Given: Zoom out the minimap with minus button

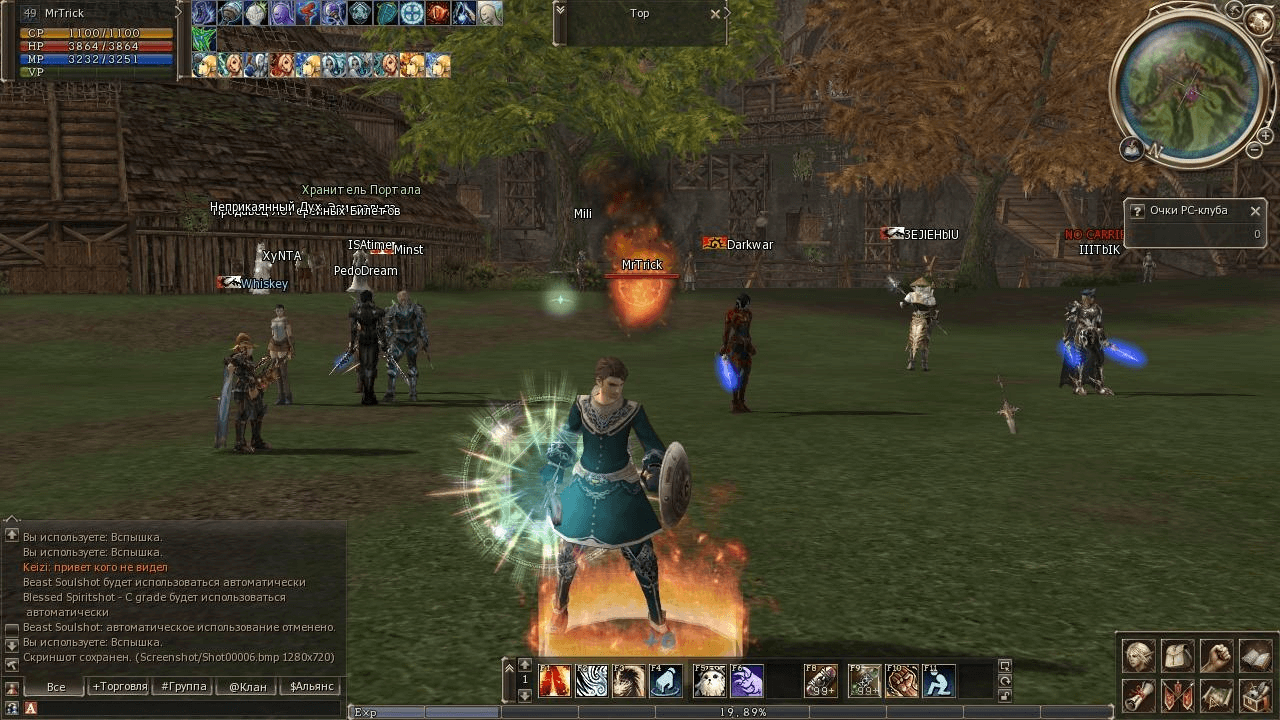Looking at the screenshot, I should point(1254,150).
